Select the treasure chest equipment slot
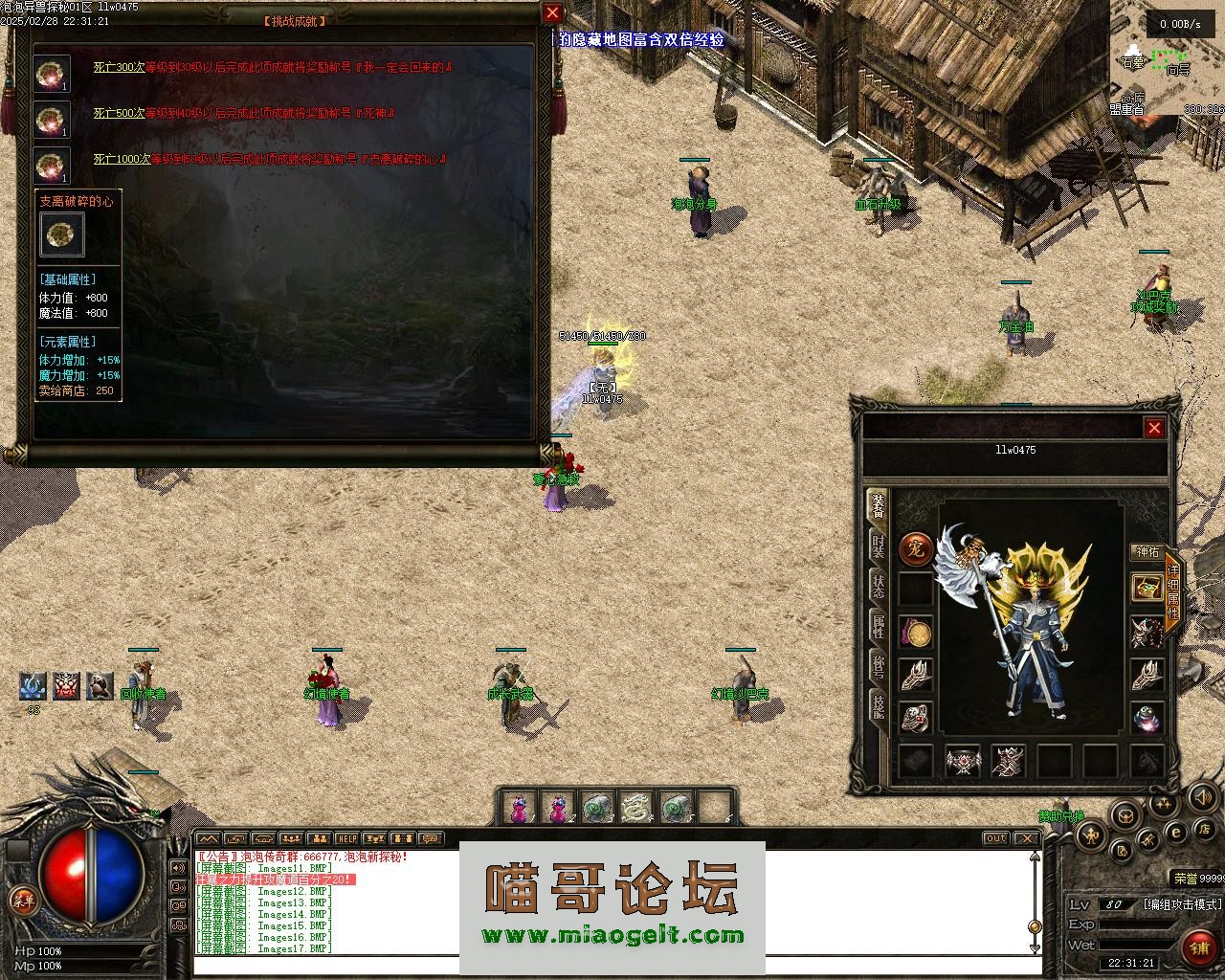 tap(1147, 587)
